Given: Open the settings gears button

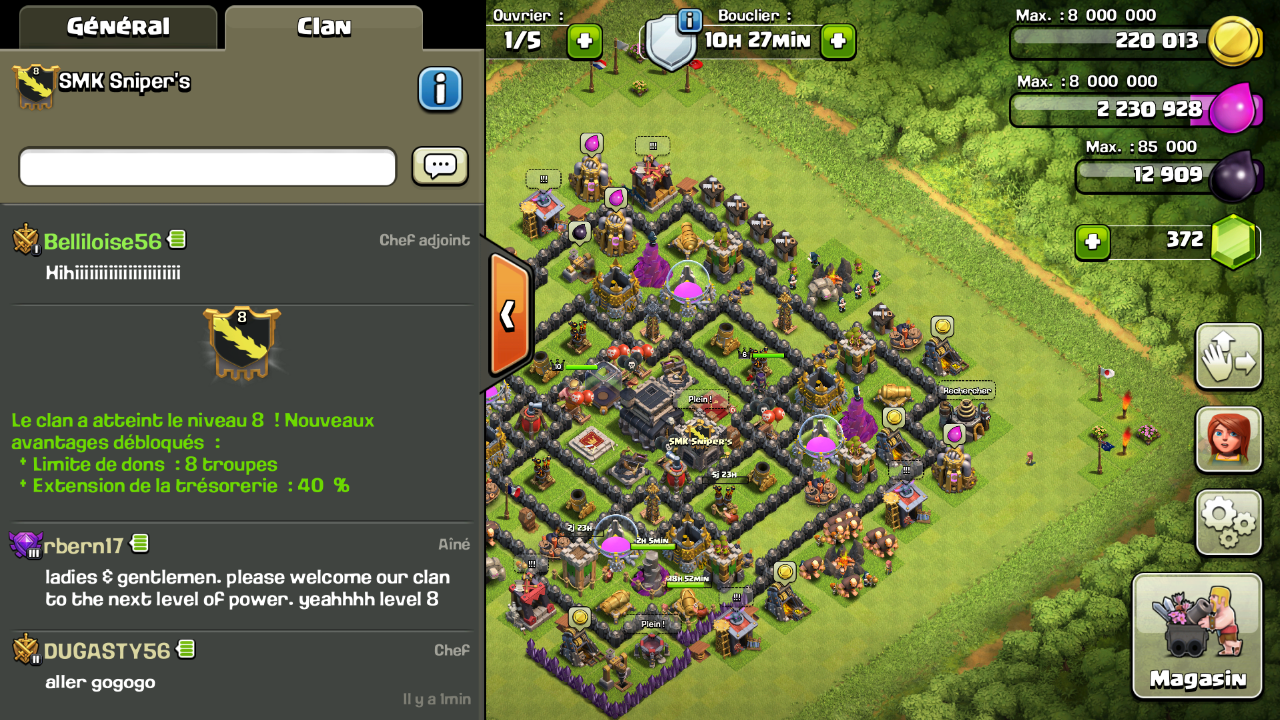Looking at the screenshot, I should pos(1228,521).
